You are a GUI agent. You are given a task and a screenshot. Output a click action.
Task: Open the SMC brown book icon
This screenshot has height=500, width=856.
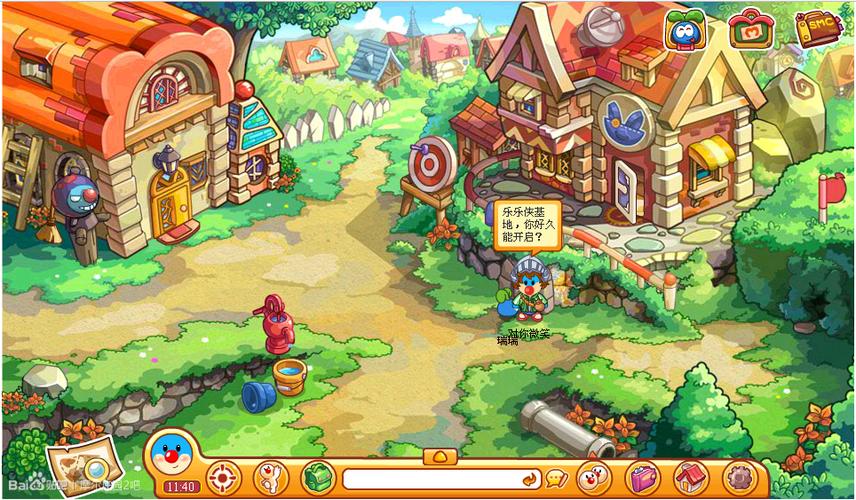[817, 28]
